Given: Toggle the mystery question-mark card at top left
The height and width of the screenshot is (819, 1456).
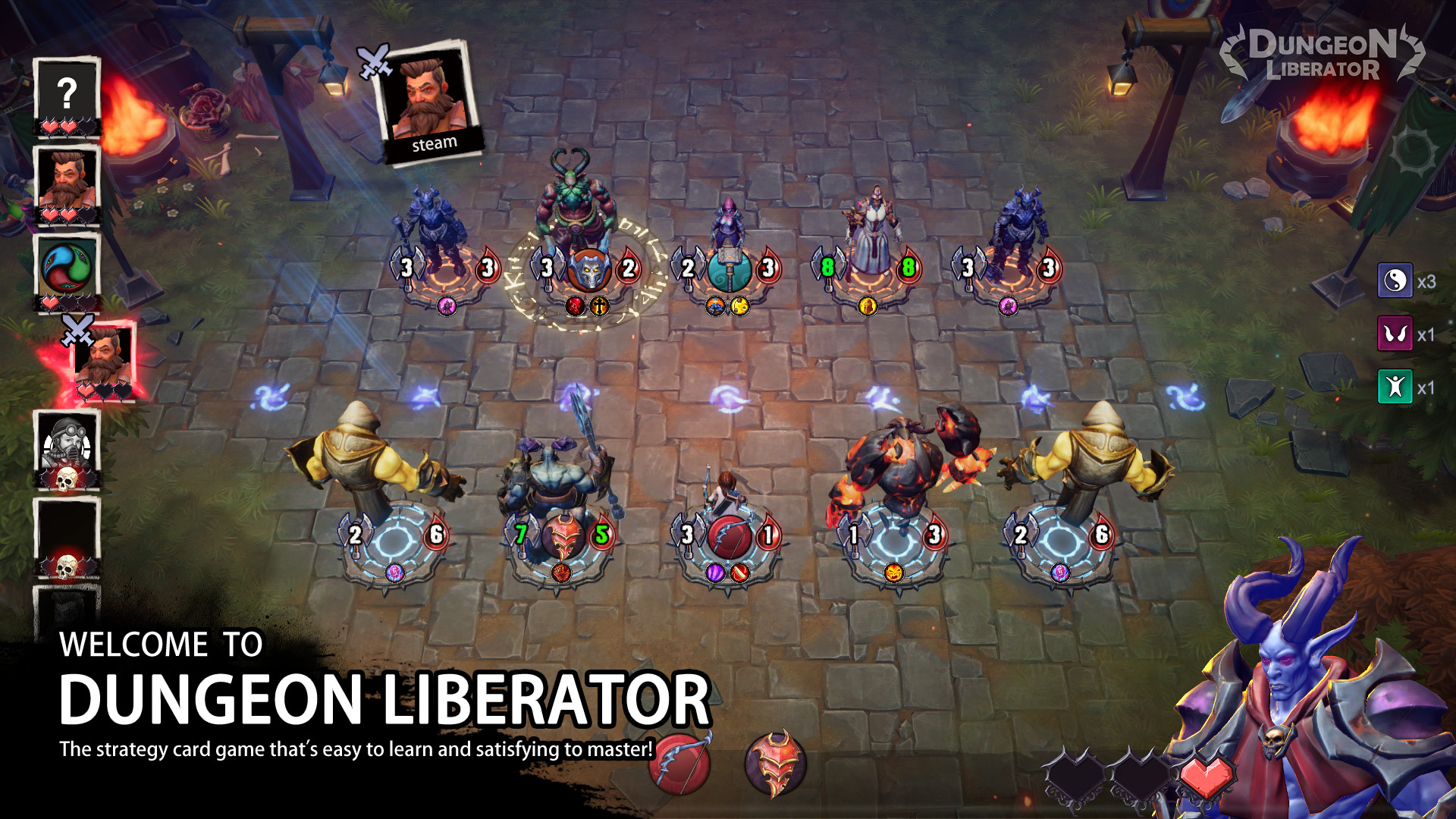Looking at the screenshot, I should (67, 93).
